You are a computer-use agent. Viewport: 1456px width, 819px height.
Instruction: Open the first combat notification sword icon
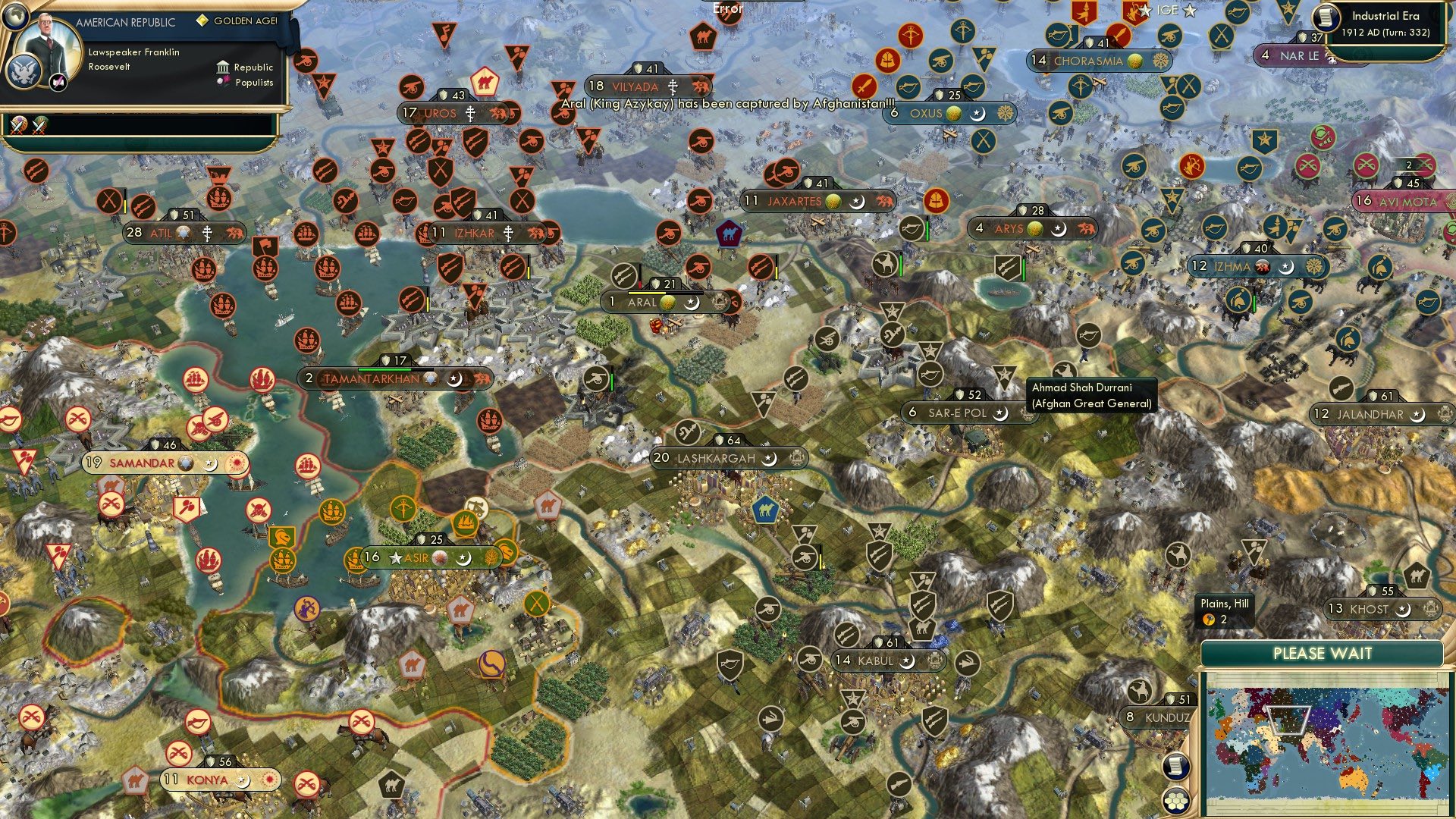point(17,126)
